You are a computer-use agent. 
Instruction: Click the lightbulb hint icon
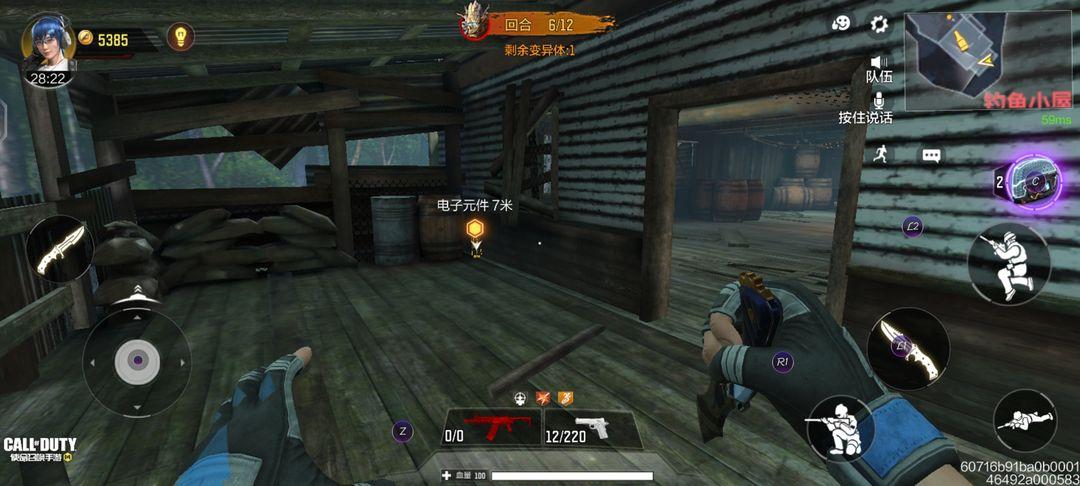tap(180, 37)
